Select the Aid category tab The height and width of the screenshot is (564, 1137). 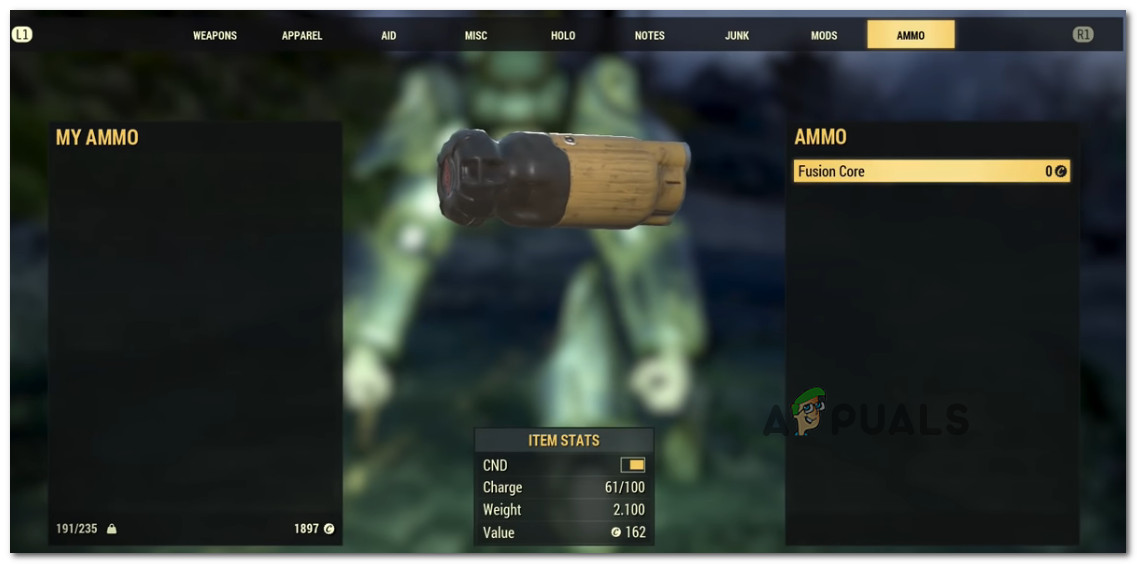[389, 35]
